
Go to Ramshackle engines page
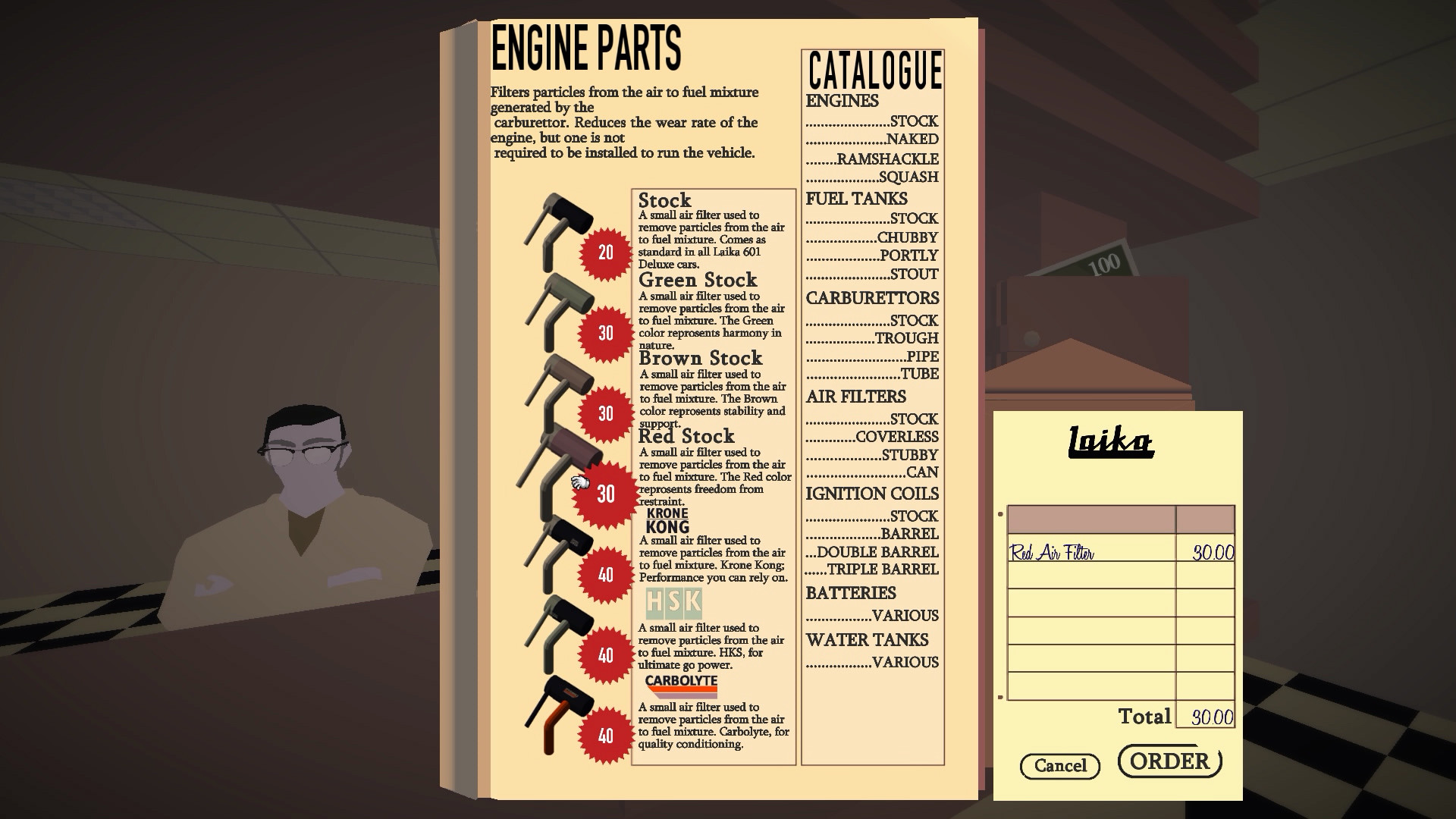click(887, 159)
